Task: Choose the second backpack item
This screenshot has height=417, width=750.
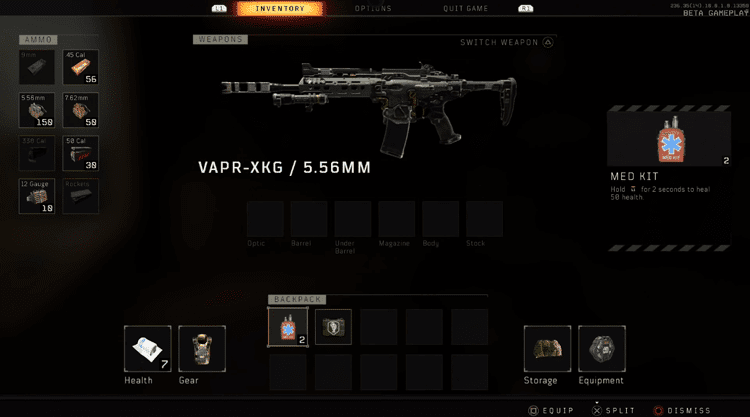Action: (x=333, y=327)
